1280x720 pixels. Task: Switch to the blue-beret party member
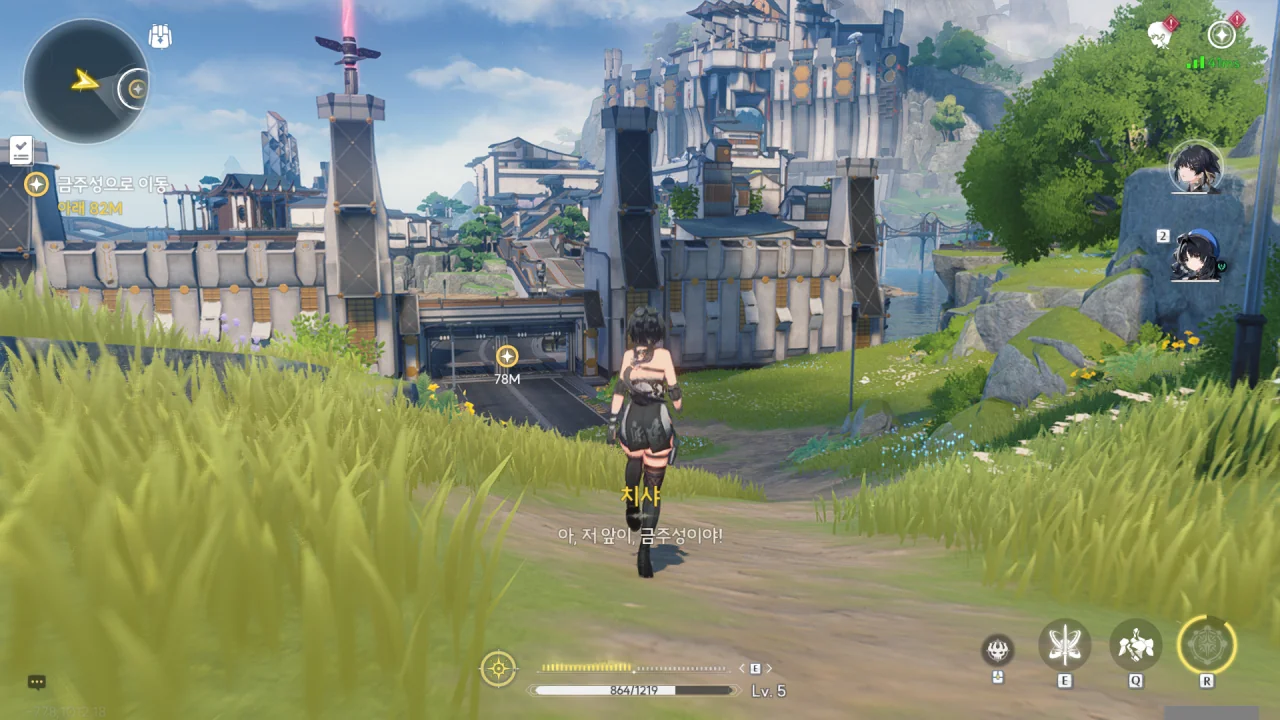1197,255
